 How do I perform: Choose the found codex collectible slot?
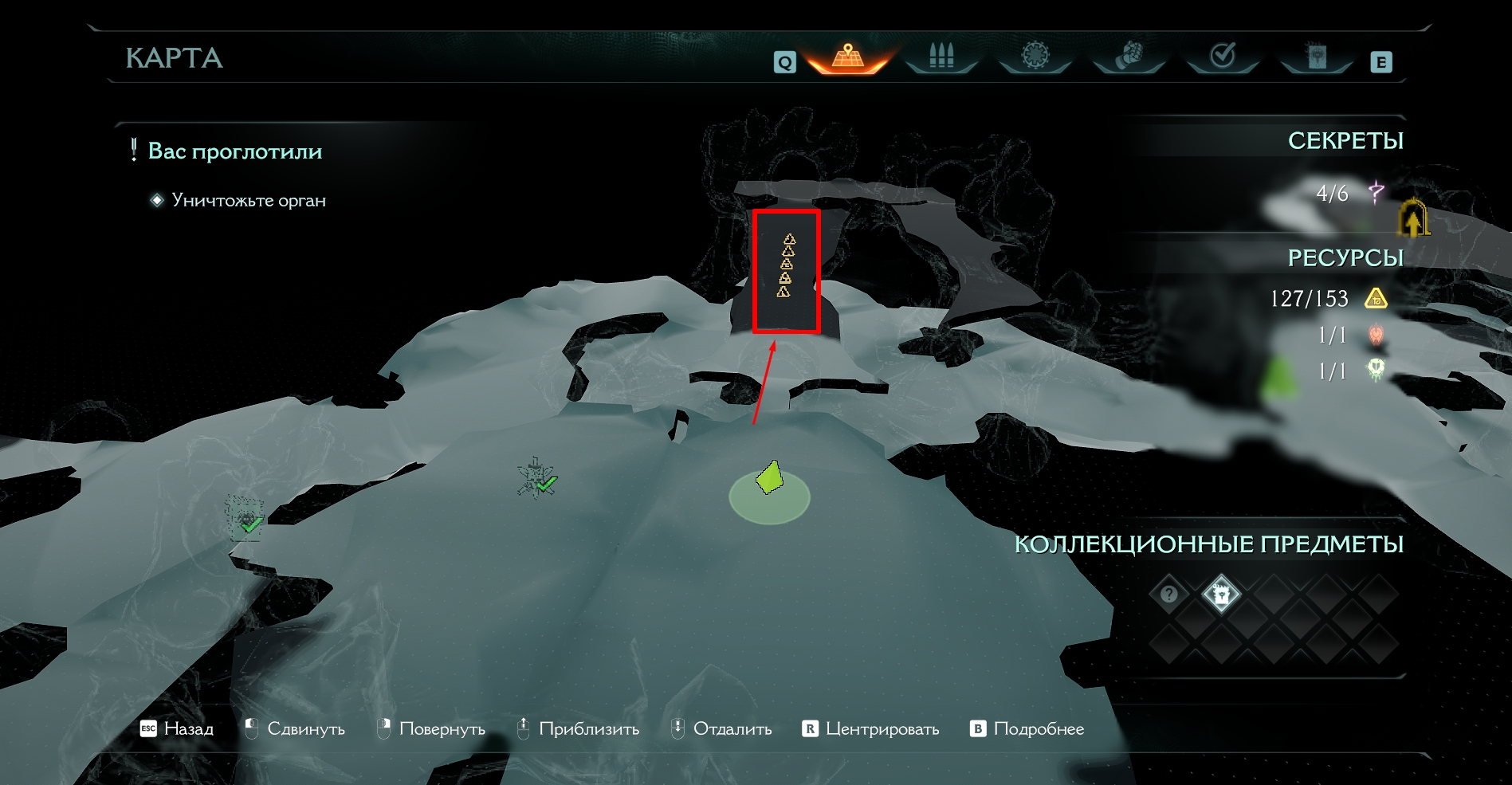1220,595
